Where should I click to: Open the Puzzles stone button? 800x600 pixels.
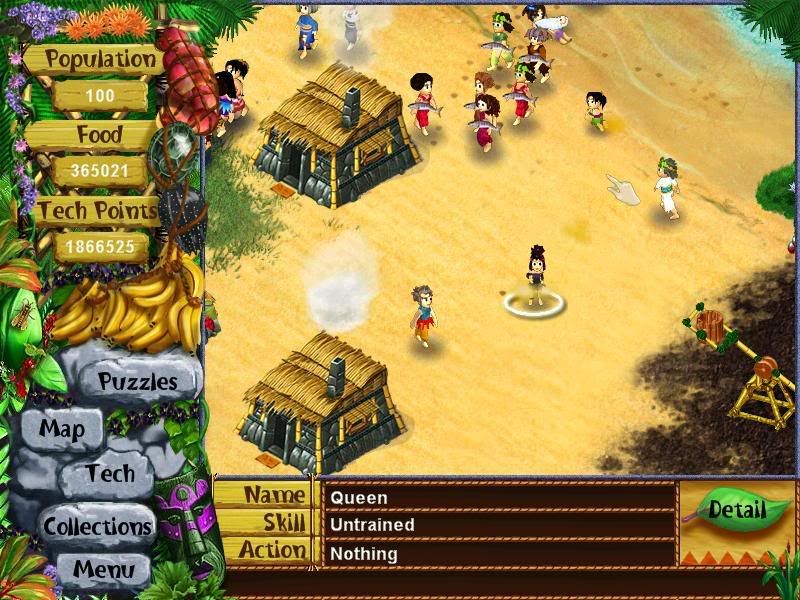[x=137, y=381]
